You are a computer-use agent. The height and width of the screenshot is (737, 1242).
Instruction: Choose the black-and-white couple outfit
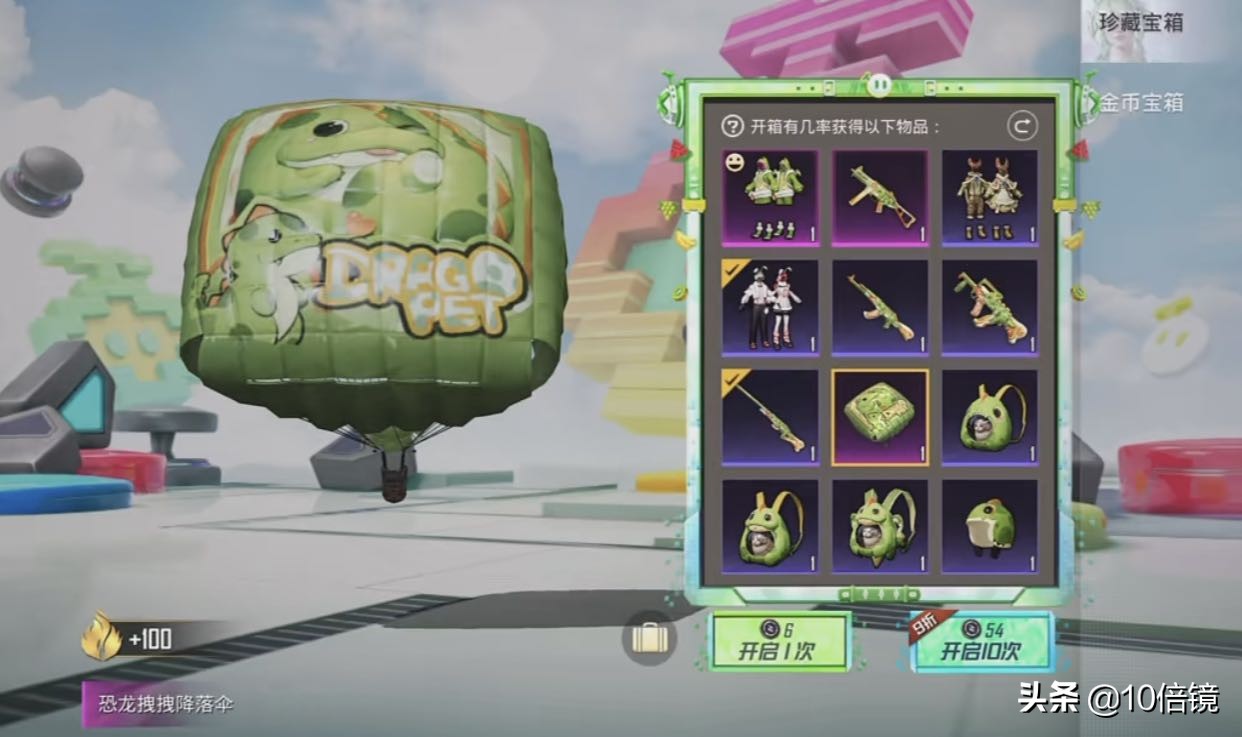pos(770,307)
